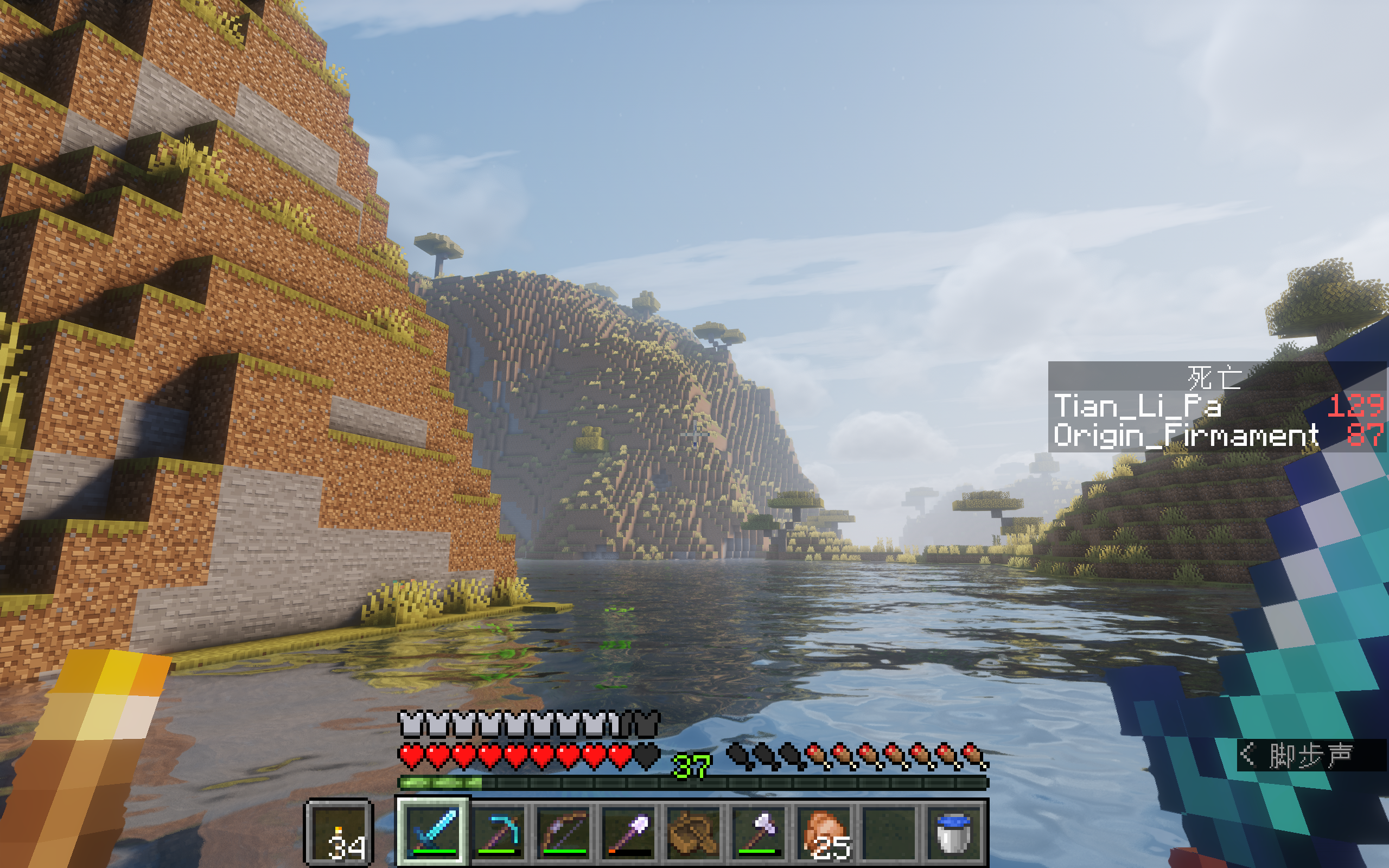1389x868 pixels.
Task: Click the offhand torch slot
Action: [x=339, y=832]
